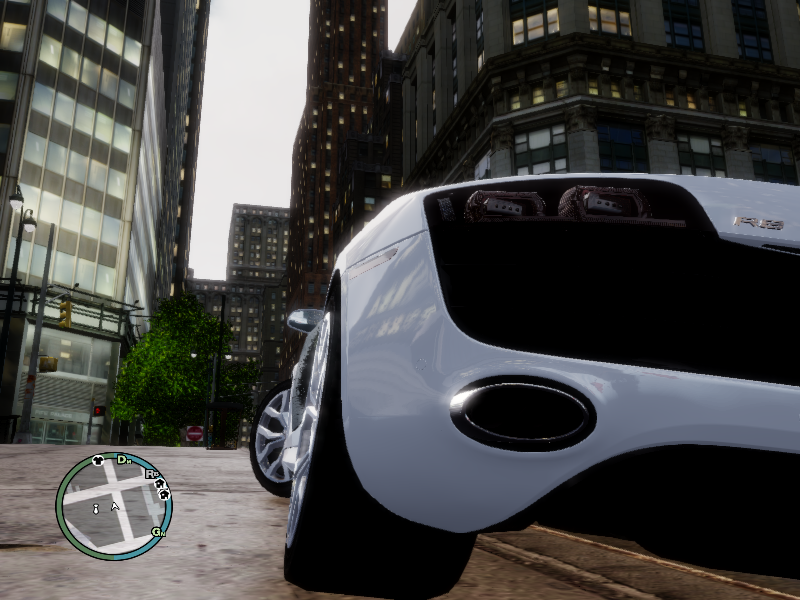Click the green D mission marker
The width and height of the screenshot is (800, 600).
point(123,459)
